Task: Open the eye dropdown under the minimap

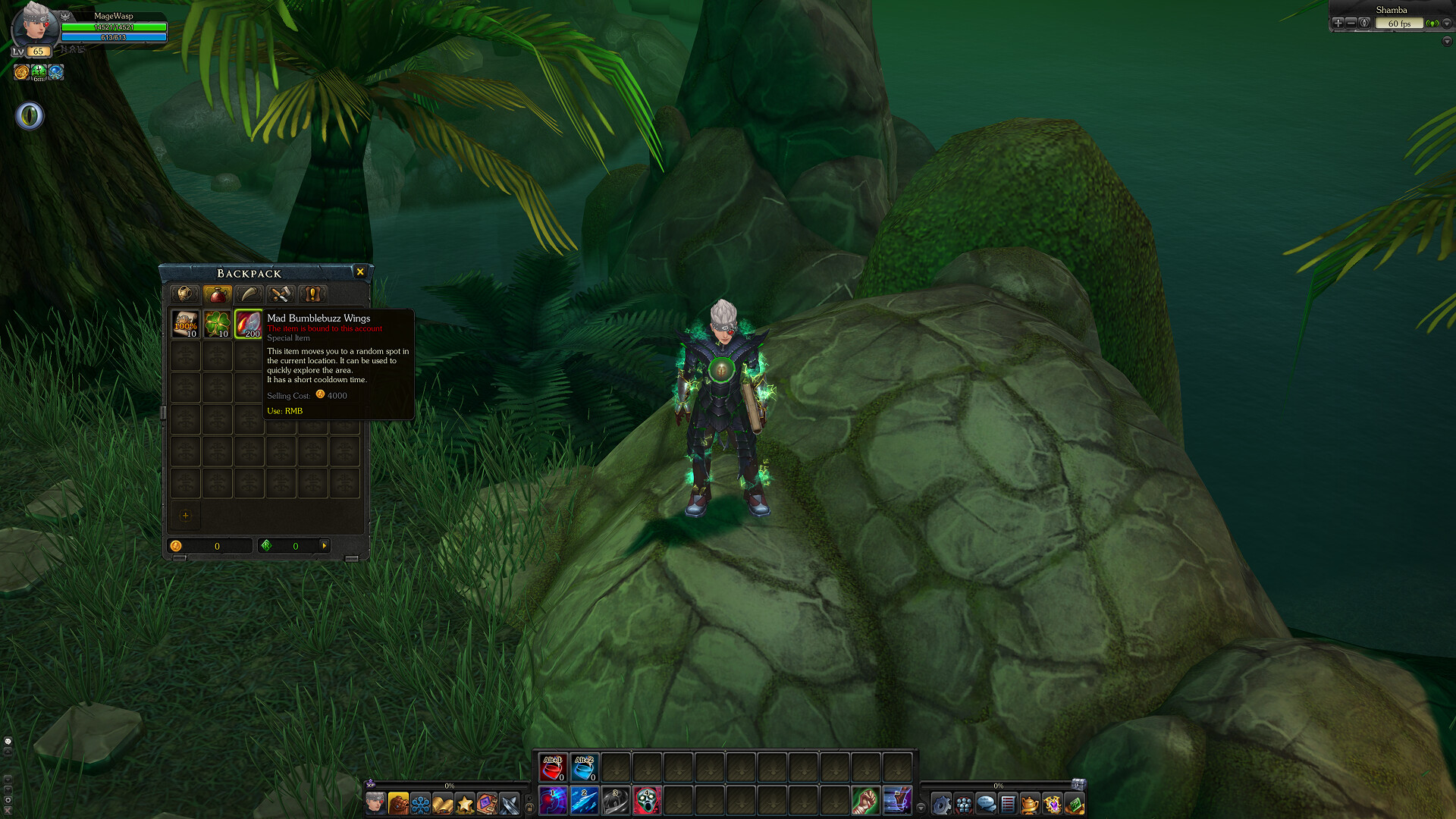Action: (29, 116)
